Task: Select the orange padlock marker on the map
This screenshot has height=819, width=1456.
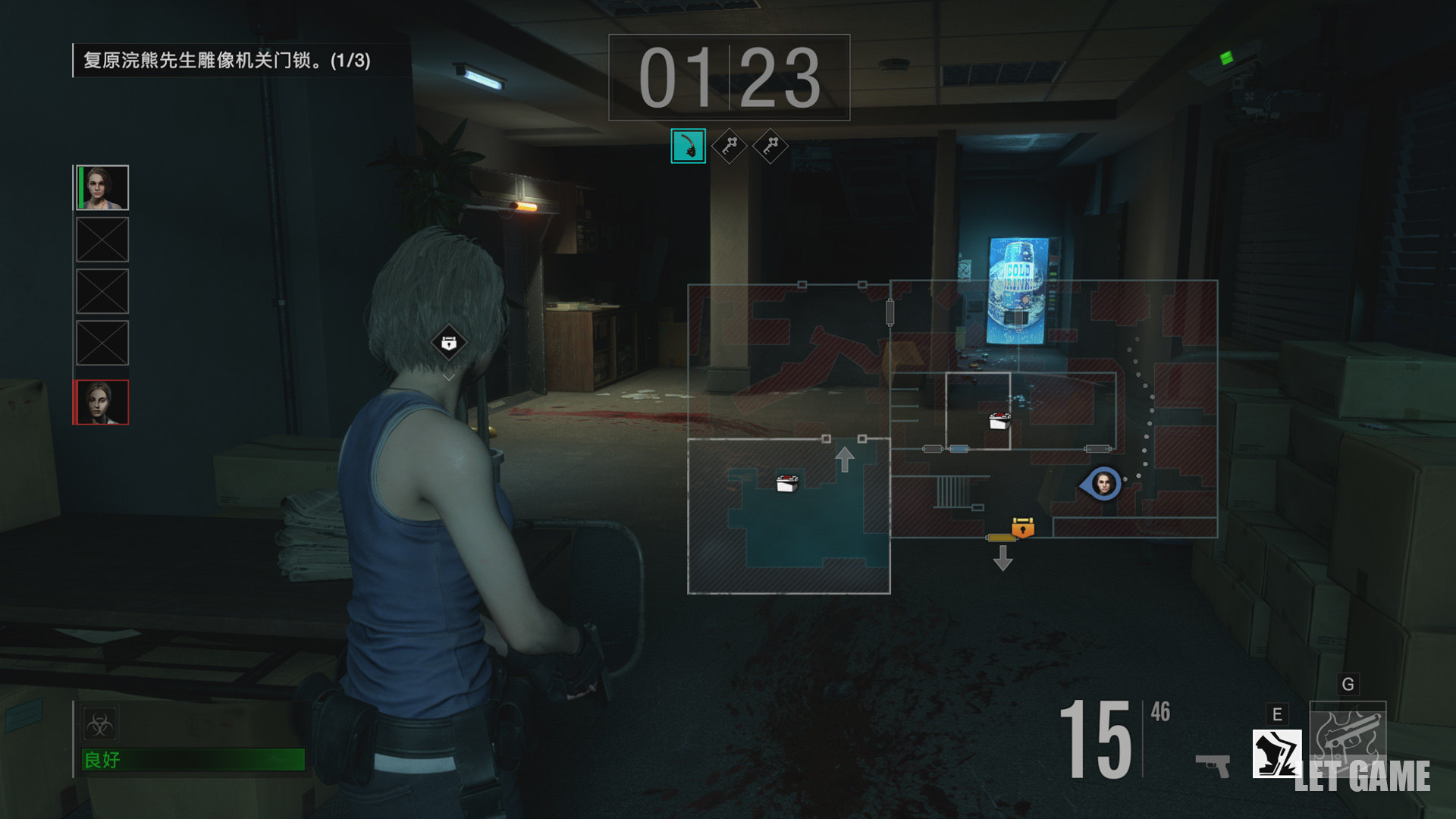Action: tap(1023, 526)
